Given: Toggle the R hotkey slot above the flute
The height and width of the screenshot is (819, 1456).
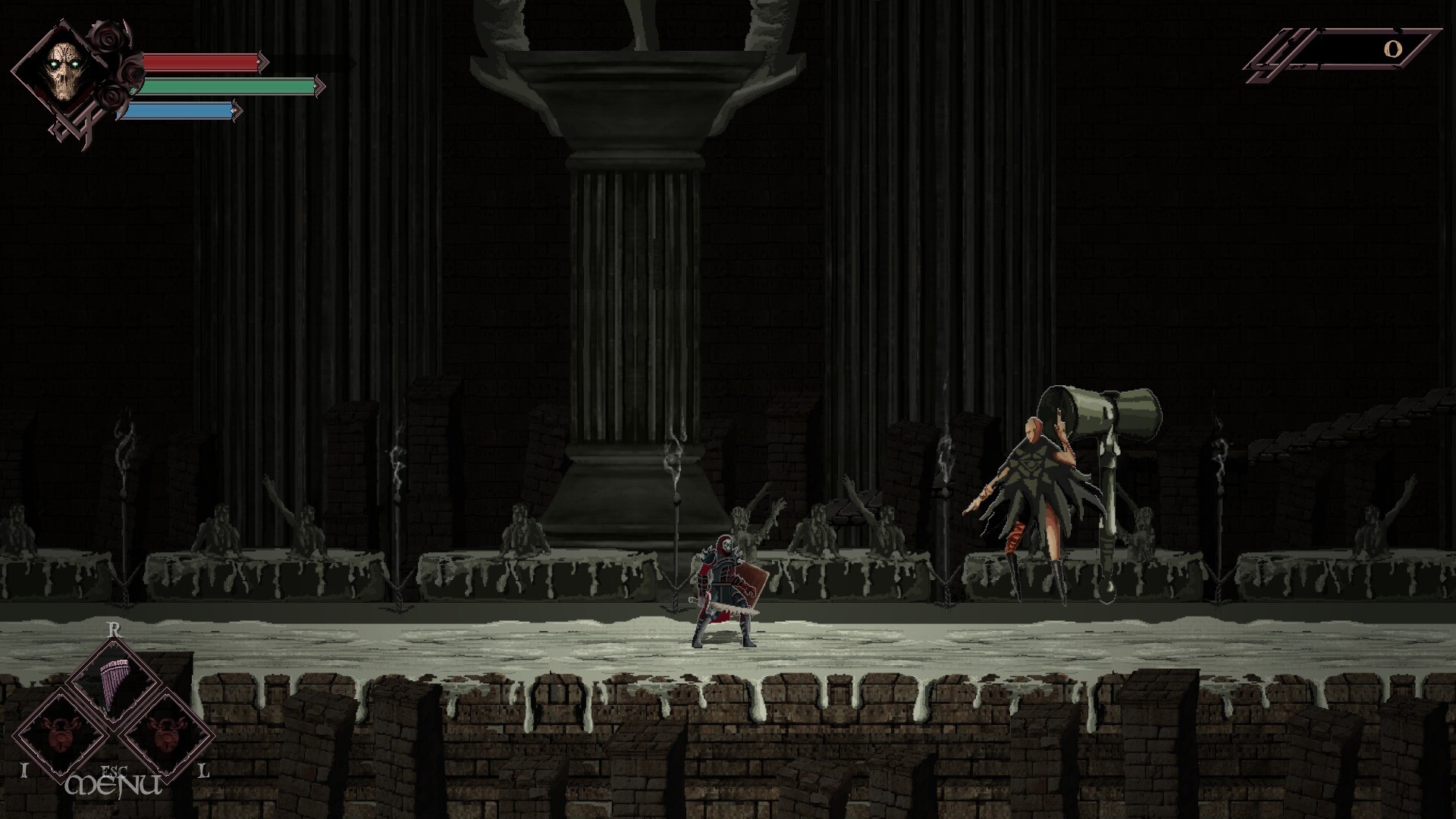Looking at the screenshot, I should tap(114, 629).
